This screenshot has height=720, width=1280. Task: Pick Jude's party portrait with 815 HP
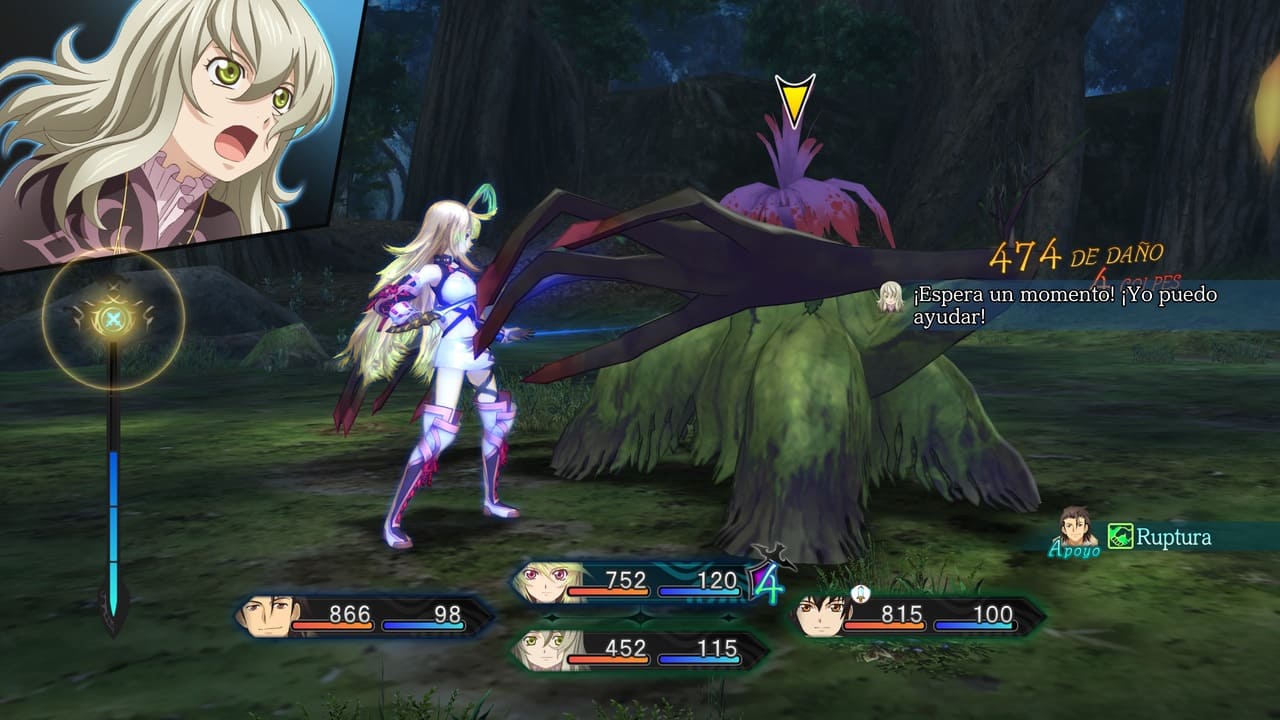coord(820,615)
